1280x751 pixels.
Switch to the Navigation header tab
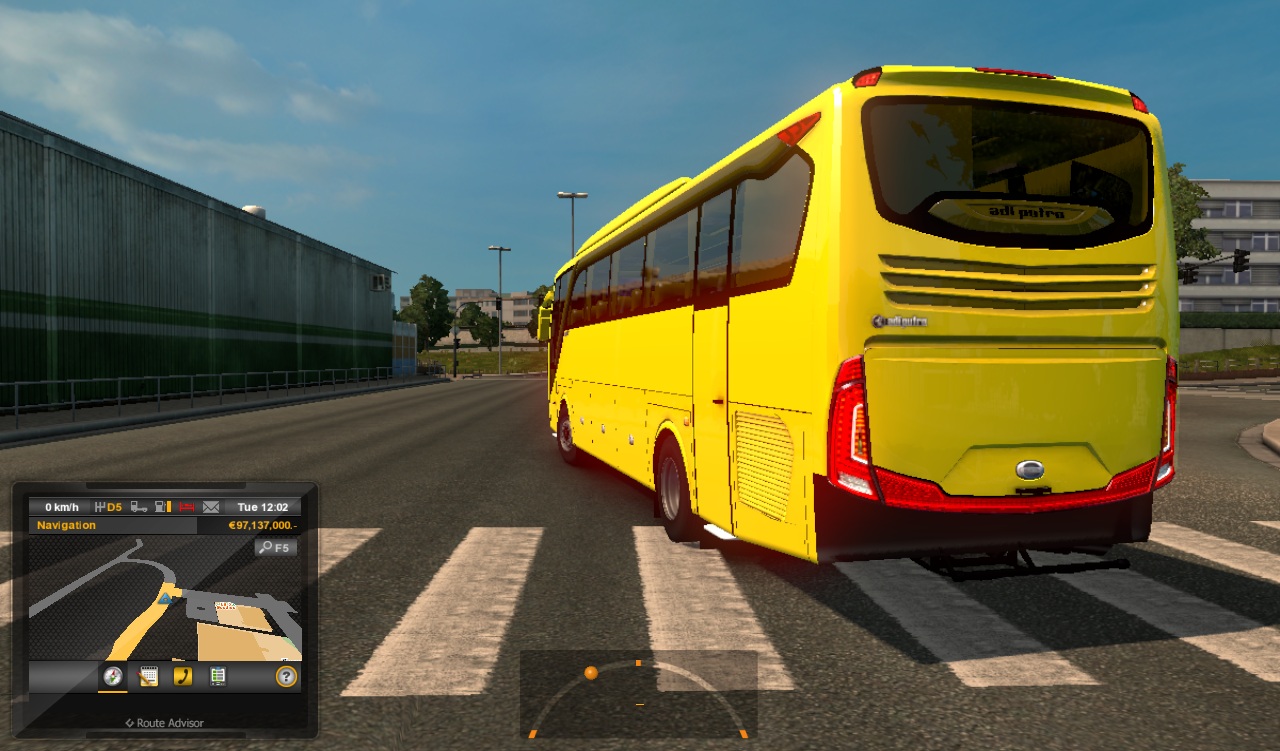click(67, 525)
